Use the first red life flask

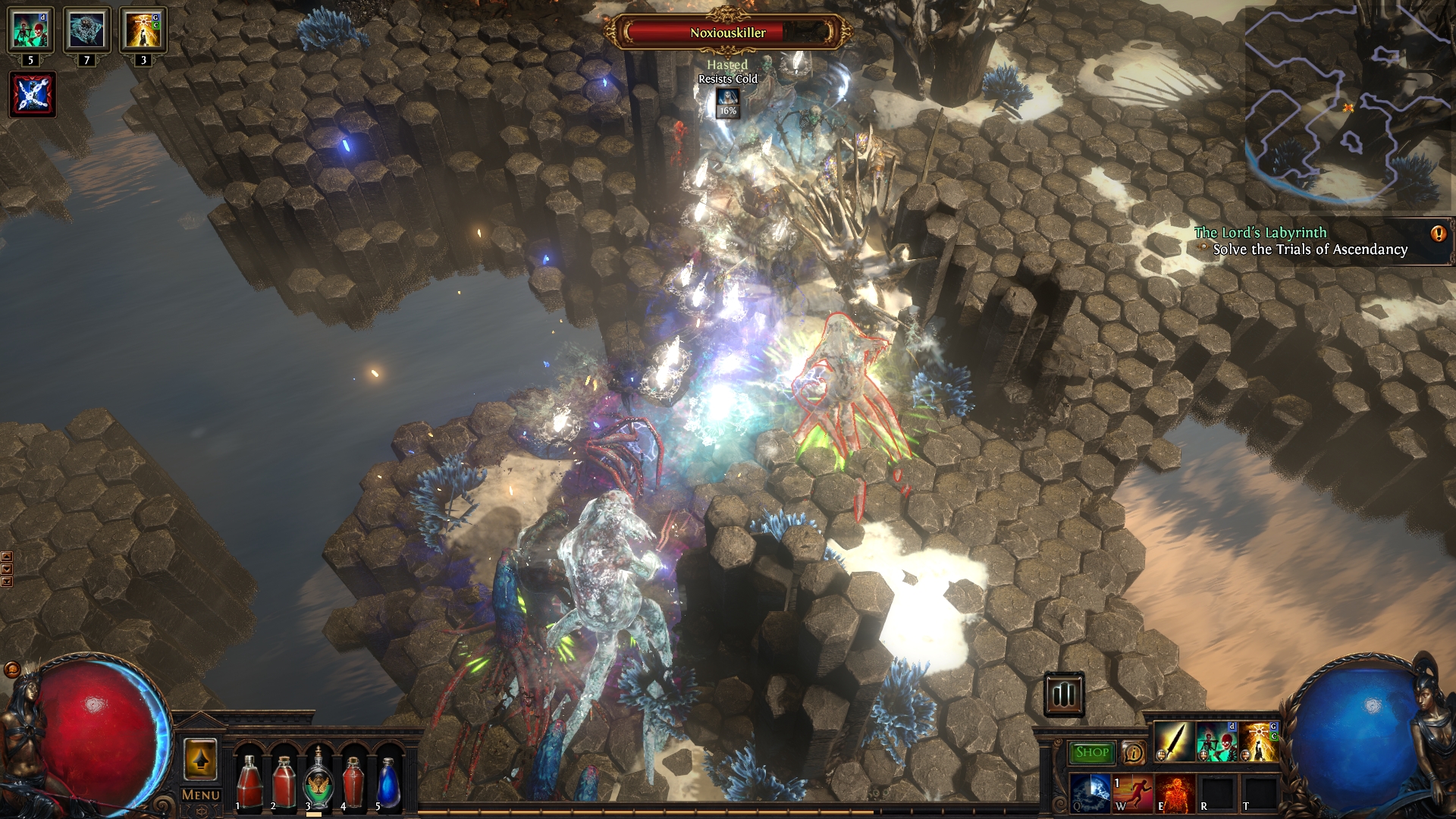click(248, 781)
